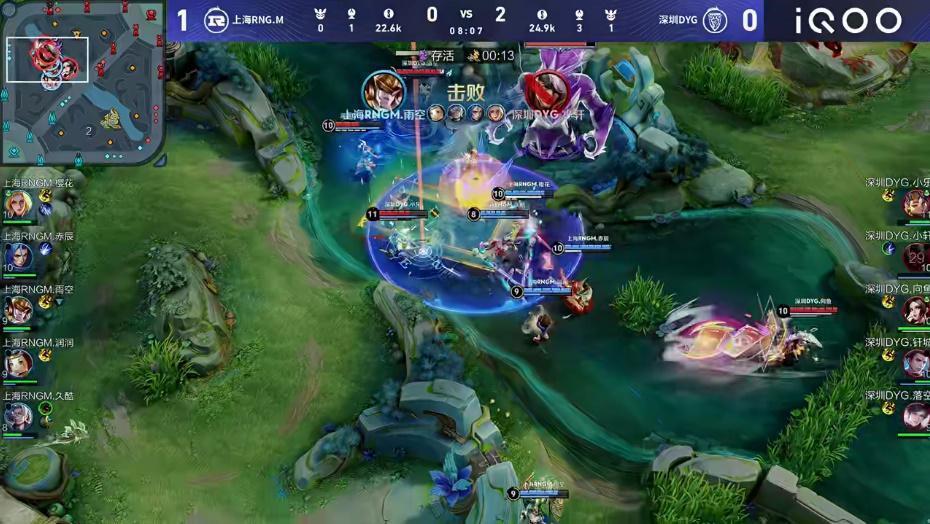The height and width of the screenshot is (524, 930).
Task: Click the minimap in the corner
Action: point(82,82)
